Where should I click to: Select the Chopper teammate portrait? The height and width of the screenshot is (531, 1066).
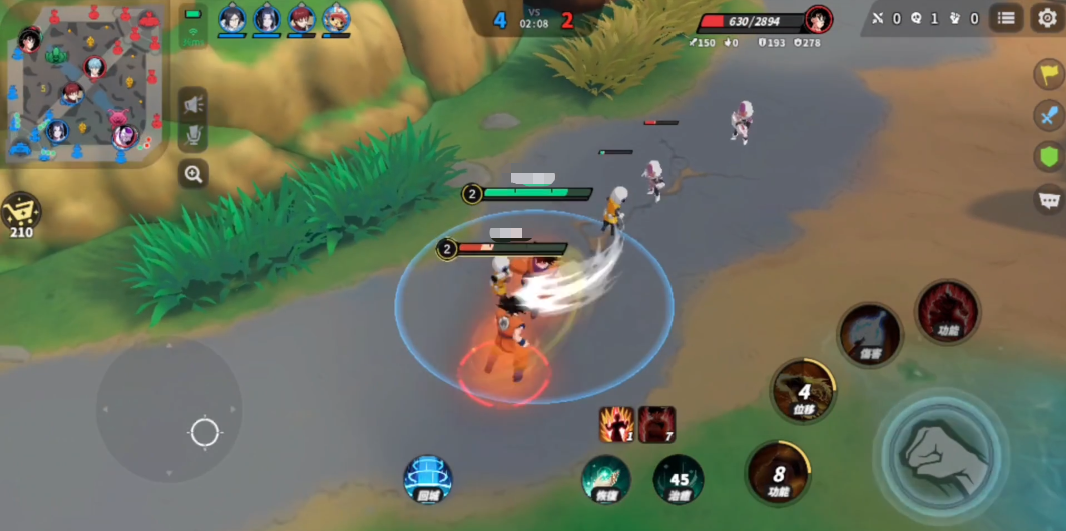pos(336,18)
